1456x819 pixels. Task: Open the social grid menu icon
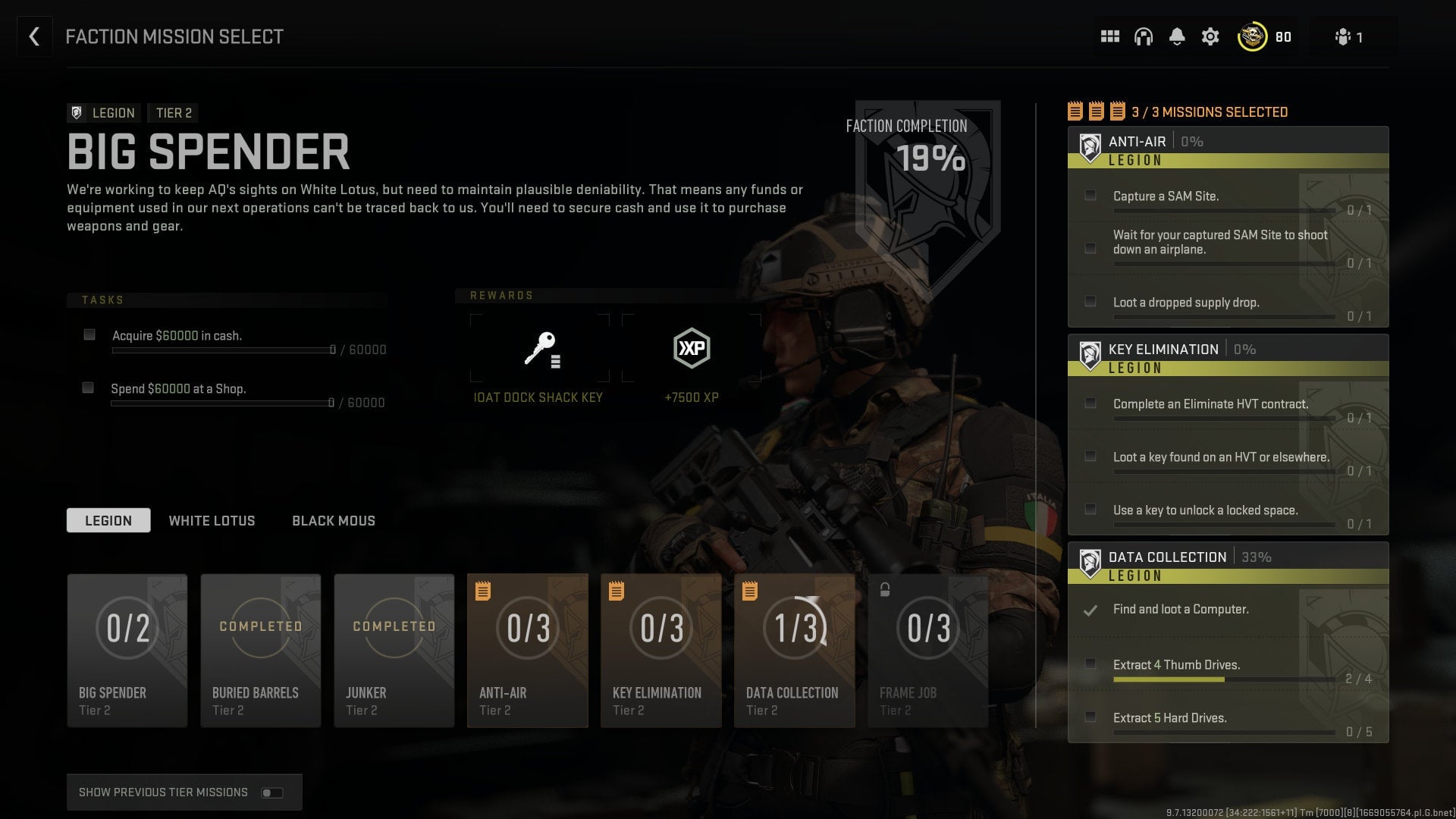[1110, 36]
